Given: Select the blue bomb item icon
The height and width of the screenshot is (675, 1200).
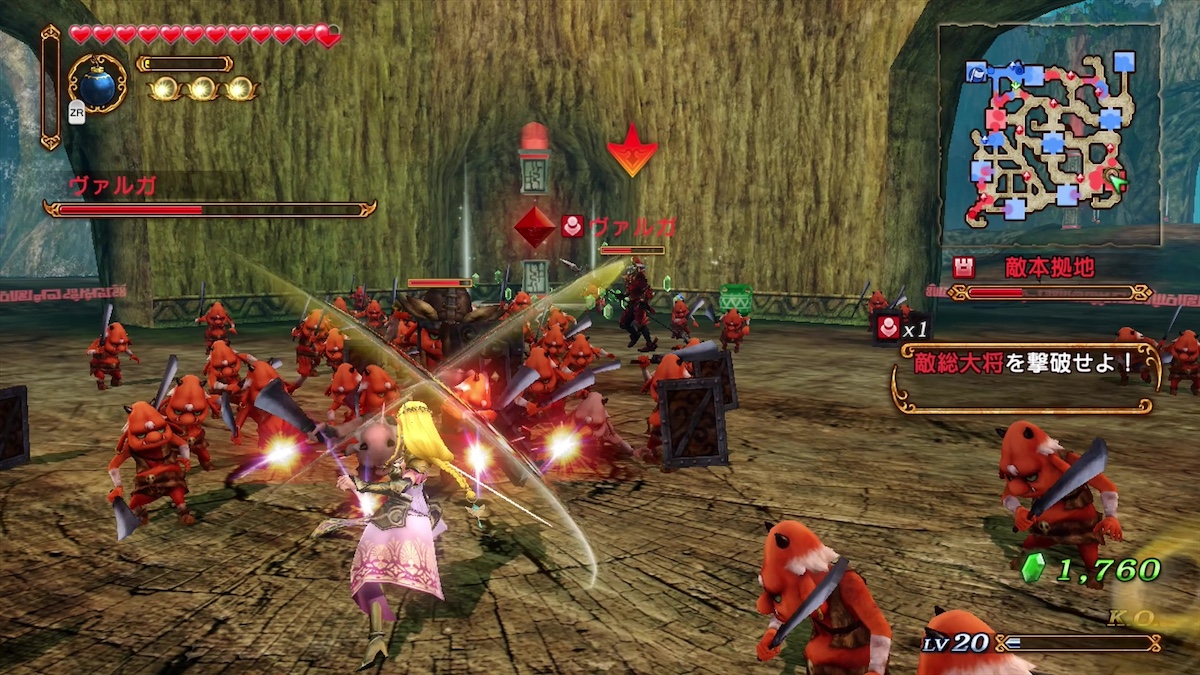Looking at the screenshot, I should [x=97, y=84].
